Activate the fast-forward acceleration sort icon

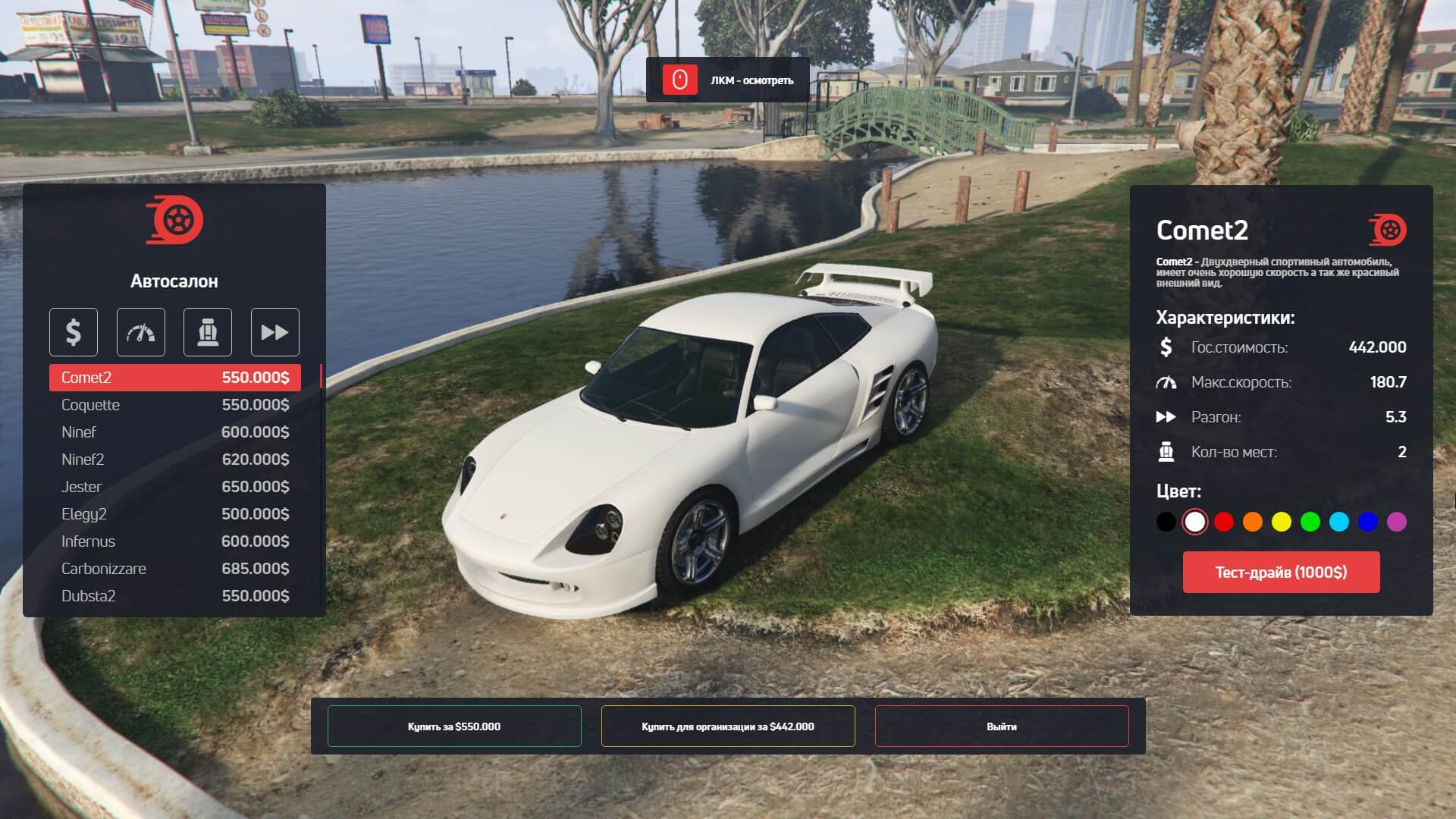pyautogui.click(x=275, y=332)
